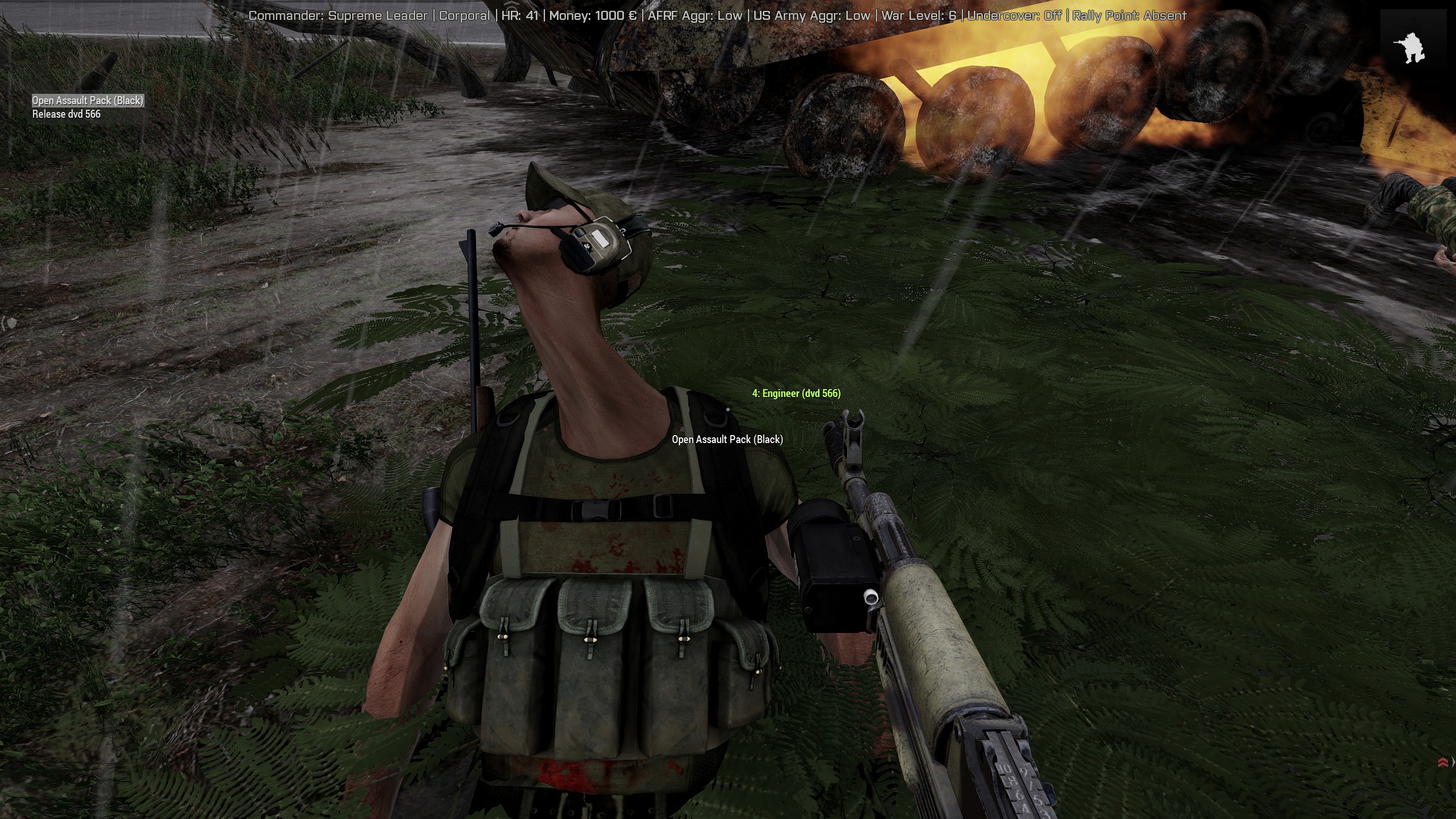Choose the Release dvd 566 action

[x=67, y=114]
